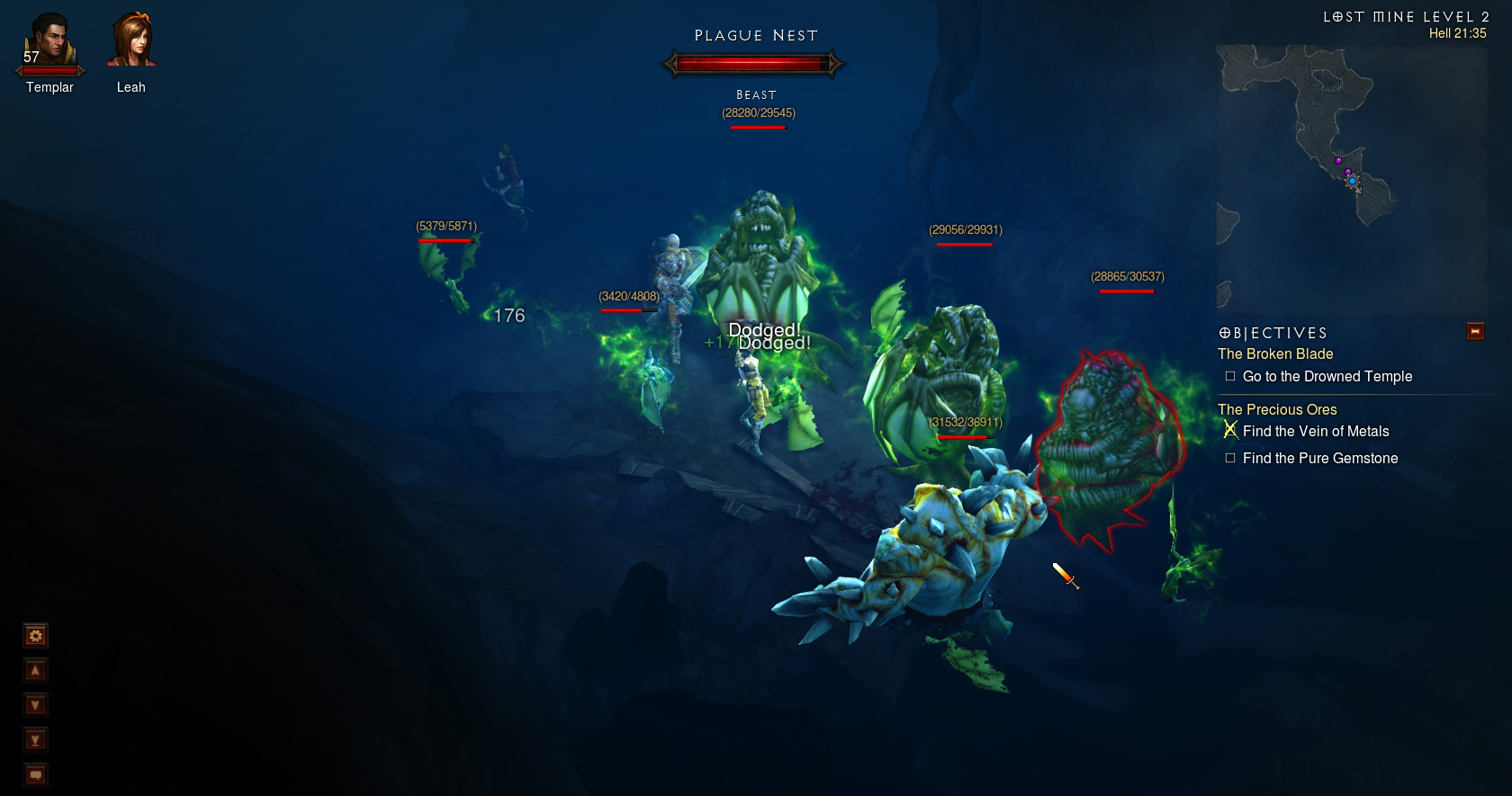
Task: Open the chat window speech bubble button
Action: pos(35,774)
